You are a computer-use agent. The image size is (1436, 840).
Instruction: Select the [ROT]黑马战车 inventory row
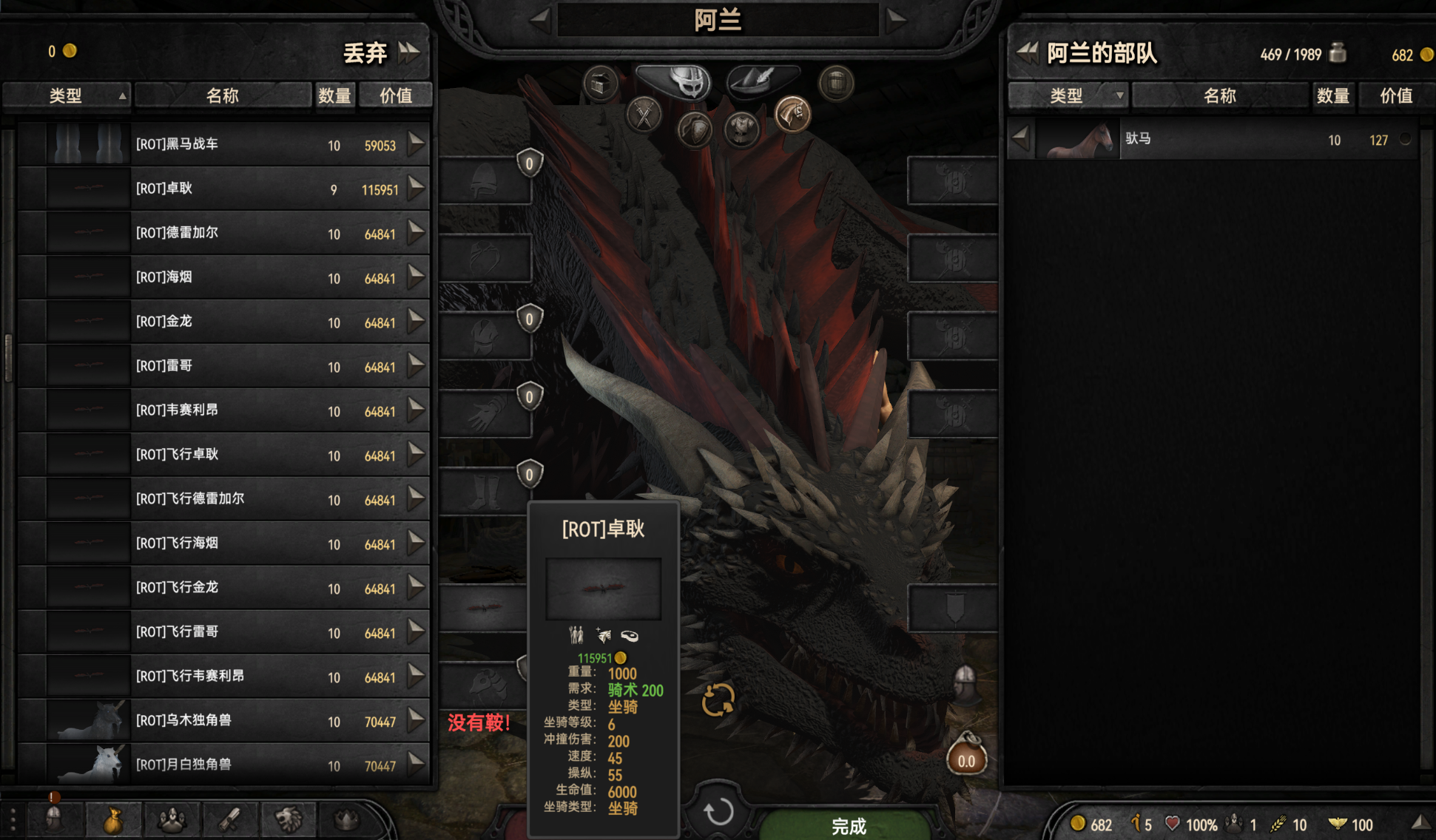tap(222, 144)
